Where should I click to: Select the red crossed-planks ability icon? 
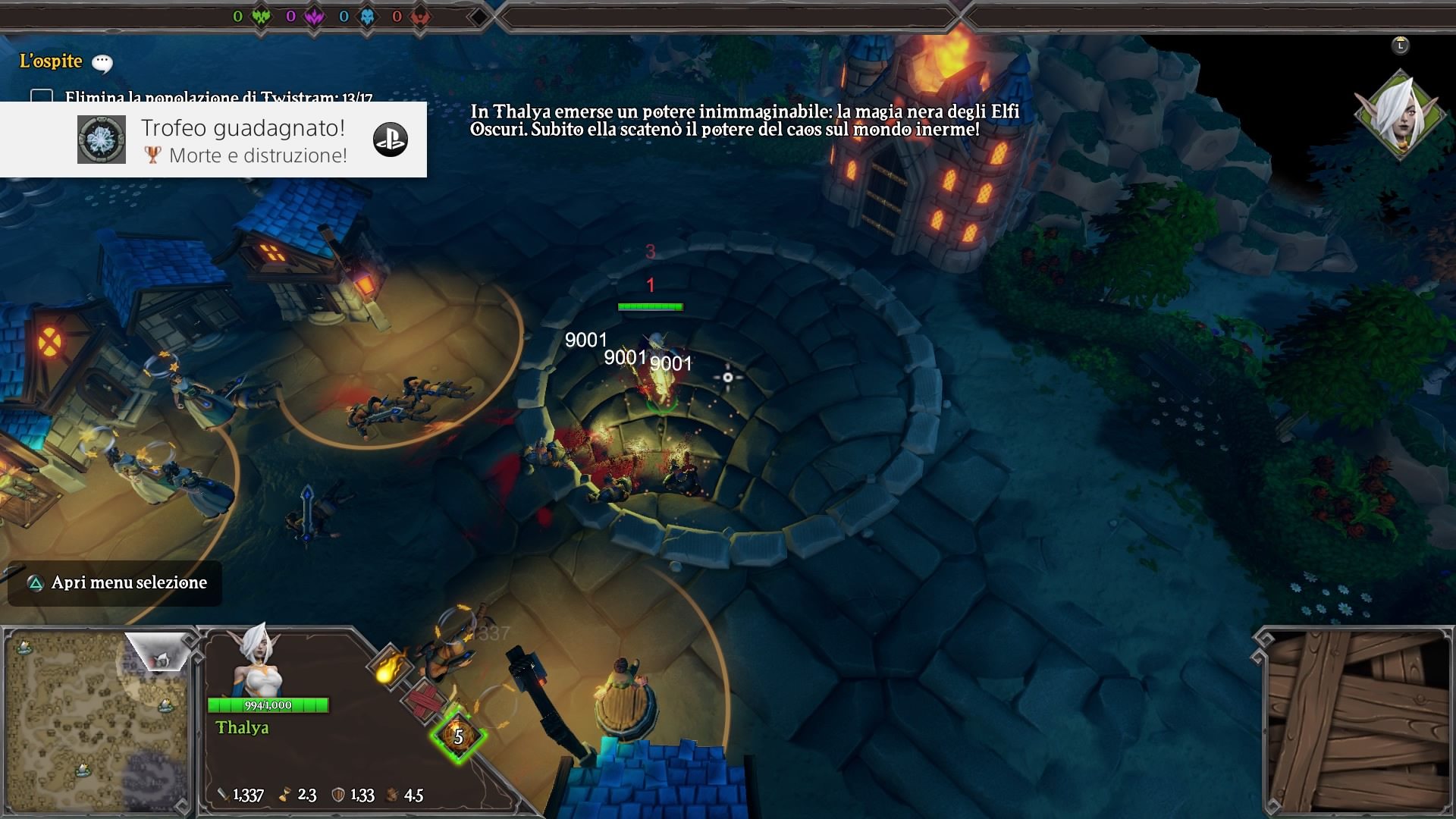[423, 701]
